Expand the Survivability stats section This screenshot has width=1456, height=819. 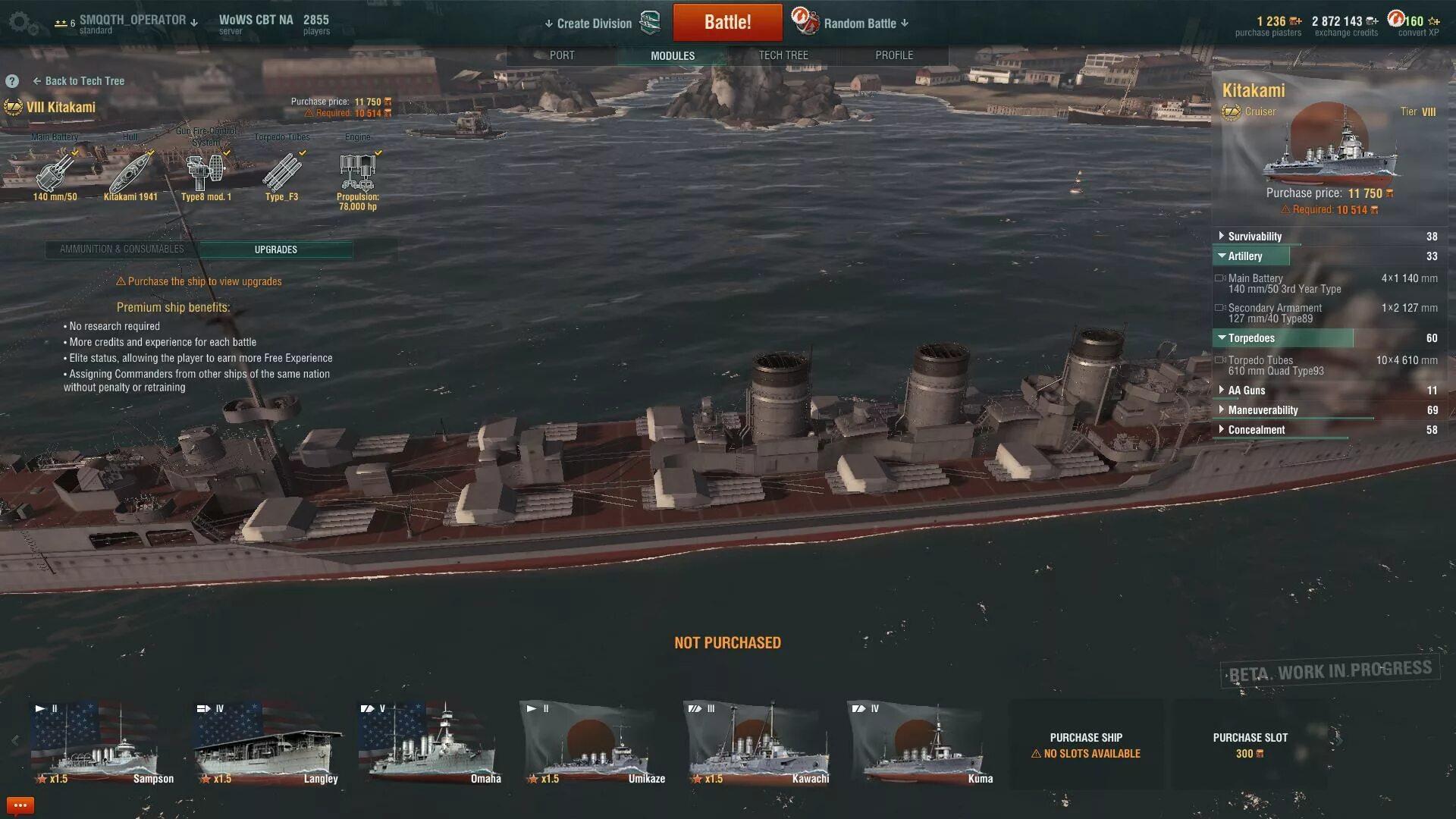(x=1254, y=237)
